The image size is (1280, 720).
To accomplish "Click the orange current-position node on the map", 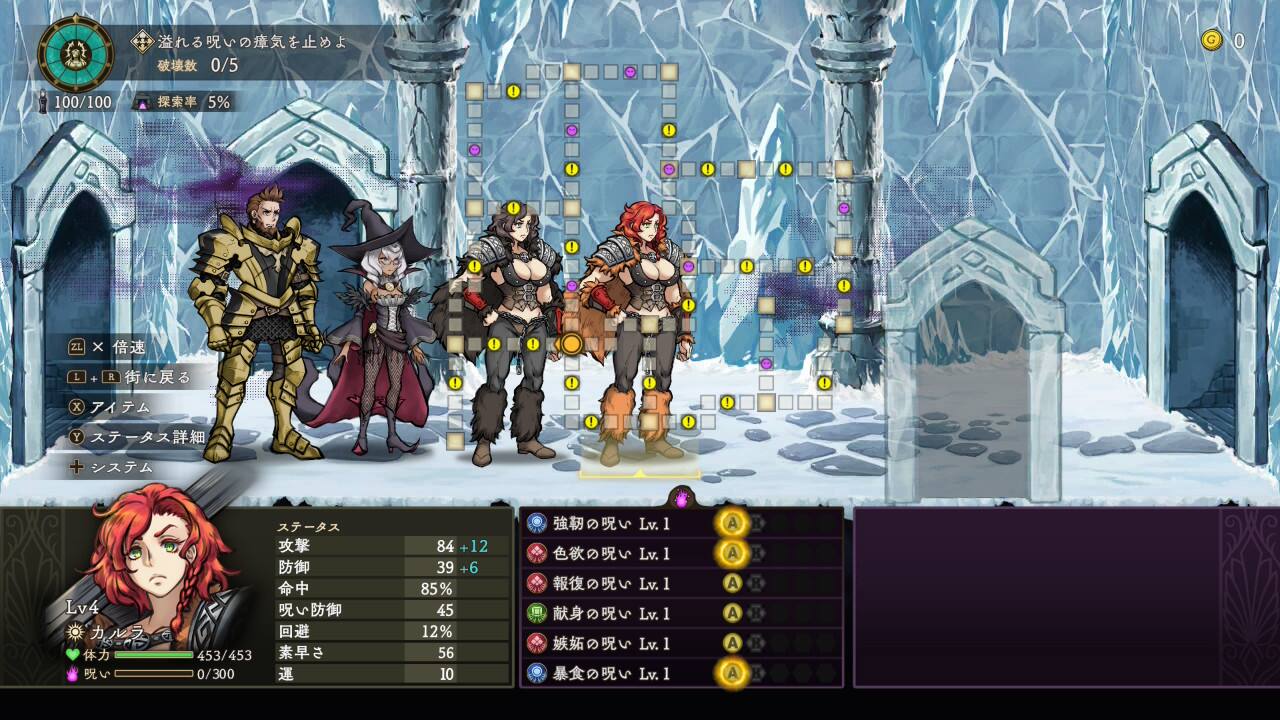I will pos(571,344).
